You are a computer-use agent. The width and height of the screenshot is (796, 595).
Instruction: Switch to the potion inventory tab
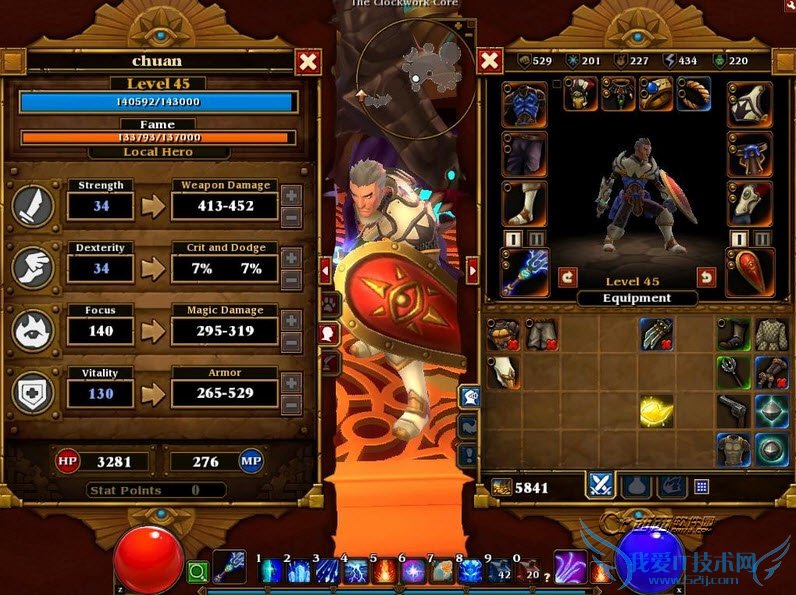(636, 487)
